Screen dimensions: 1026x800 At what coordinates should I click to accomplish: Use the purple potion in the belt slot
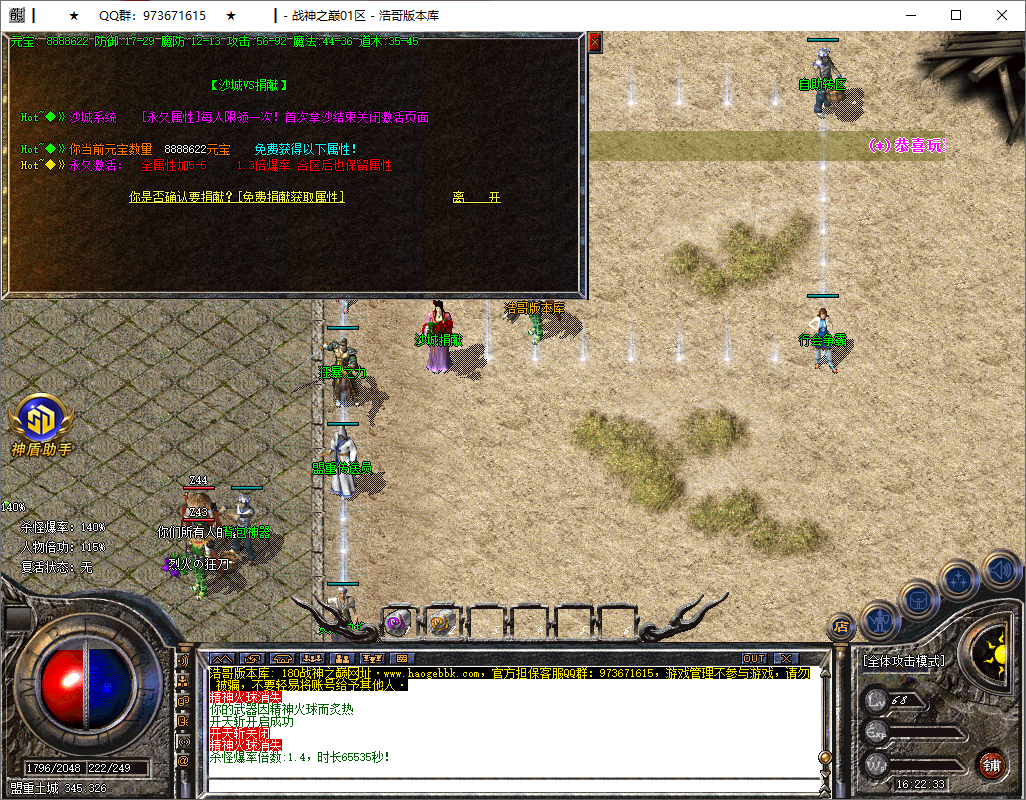pos(396,622)
